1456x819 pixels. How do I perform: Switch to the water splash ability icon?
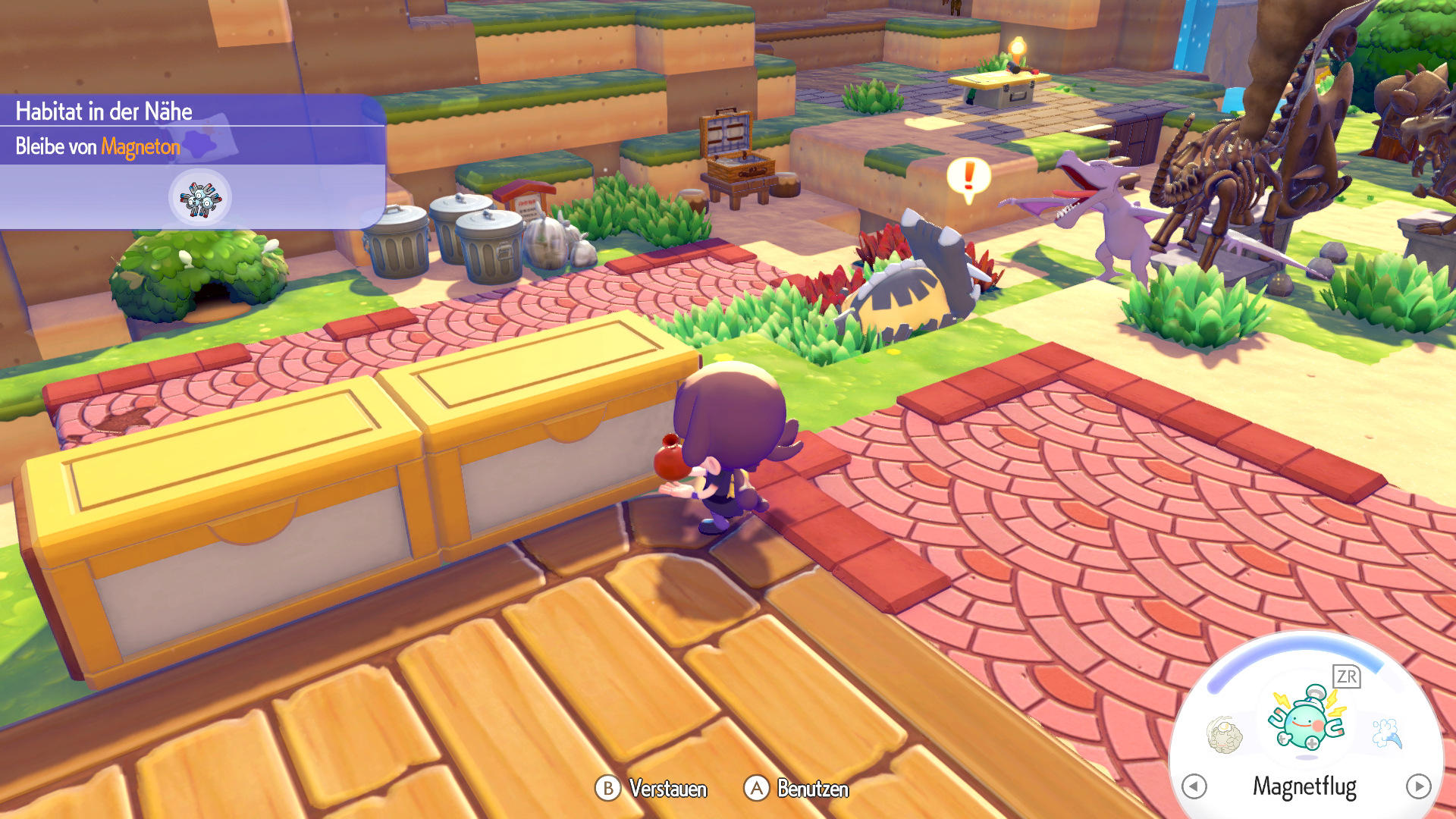click(x=1387, y=733)
